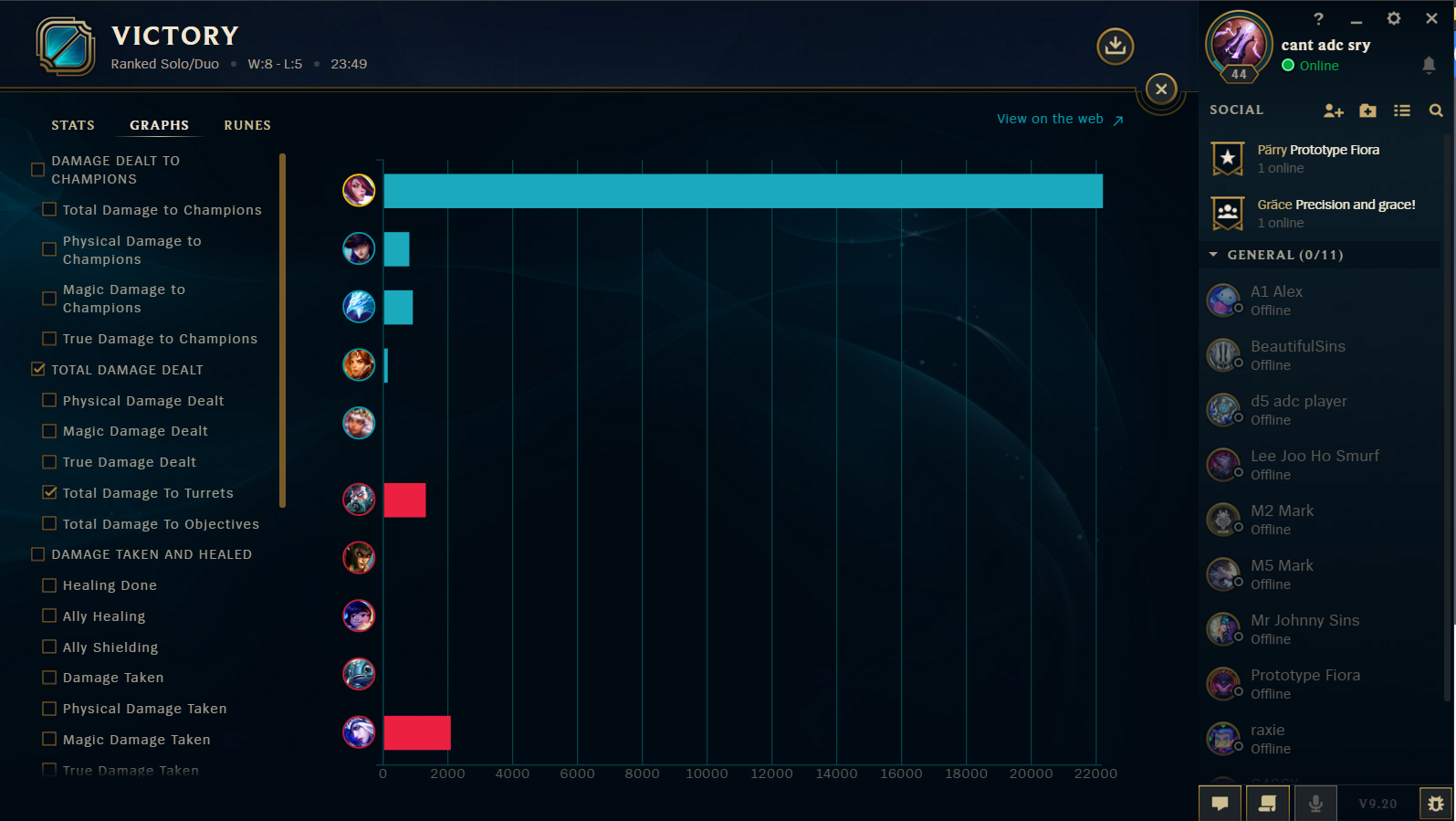Image resolution: width=1456 pixels, height=821 pixels.
Task: Search your friends list
Action: 1435,111
